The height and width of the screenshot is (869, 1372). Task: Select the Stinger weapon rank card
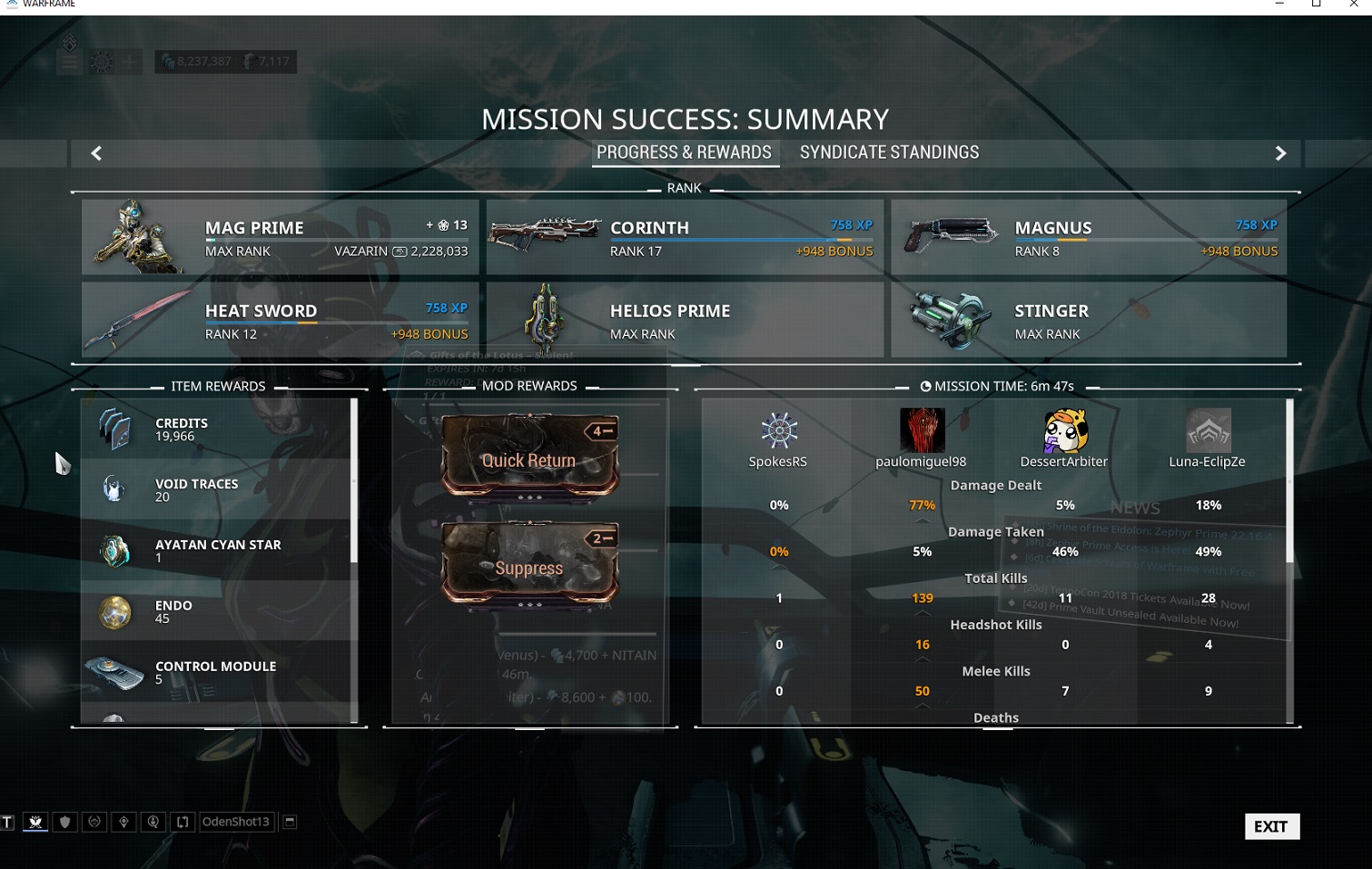click(x=1088, y=320)
